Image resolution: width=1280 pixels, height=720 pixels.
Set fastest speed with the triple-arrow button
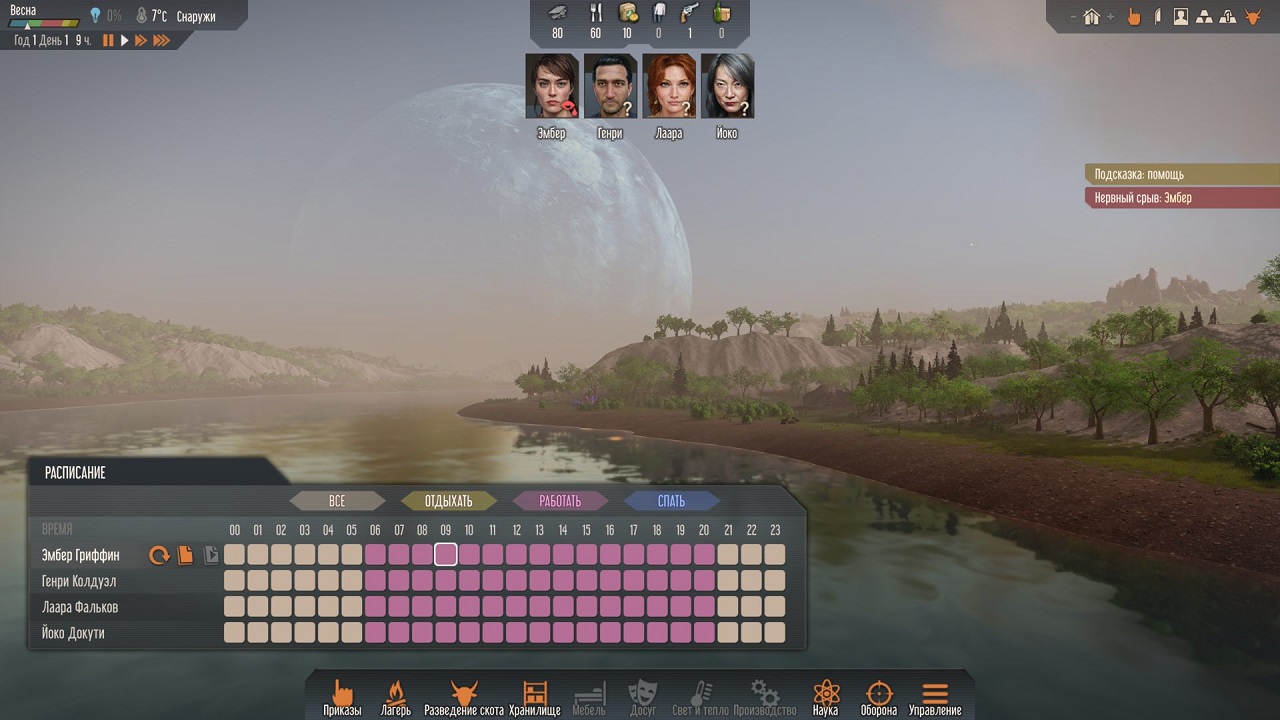(x=160, y=41)
